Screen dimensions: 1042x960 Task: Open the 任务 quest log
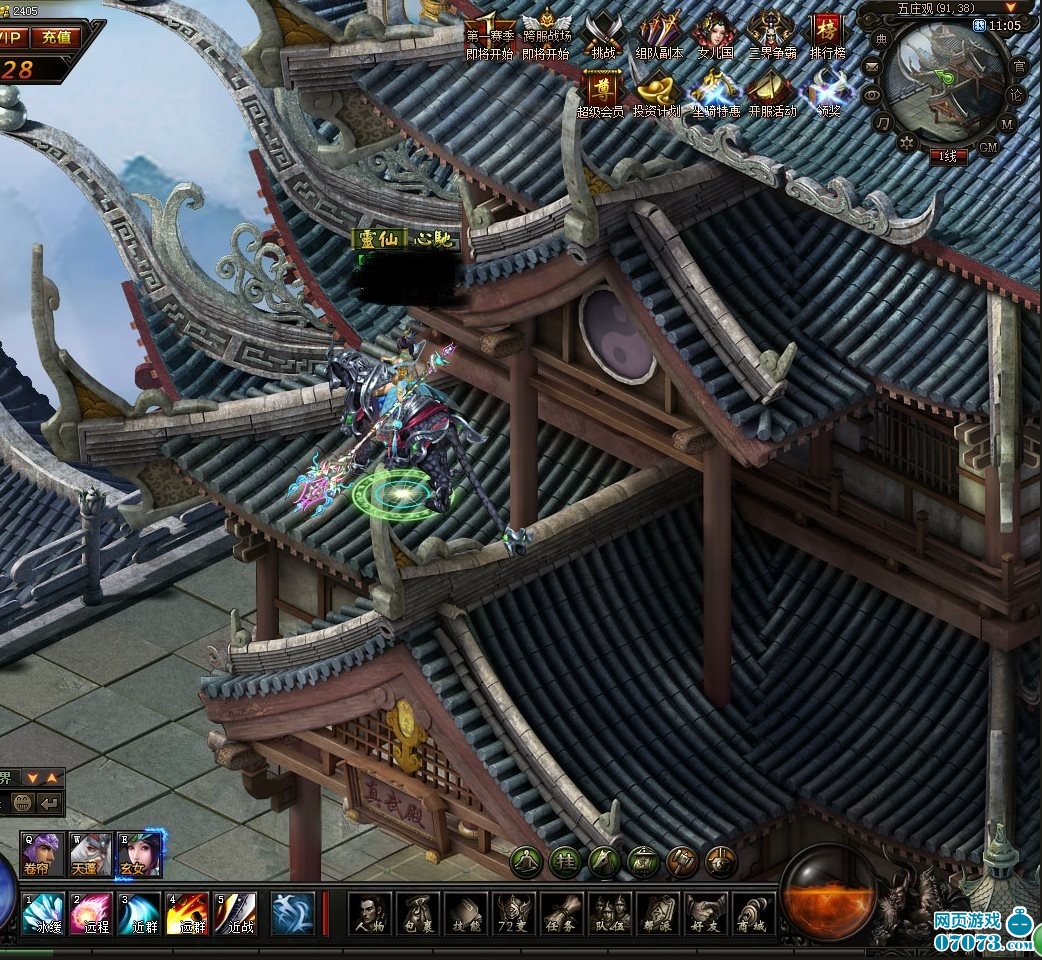click(562, 913)
